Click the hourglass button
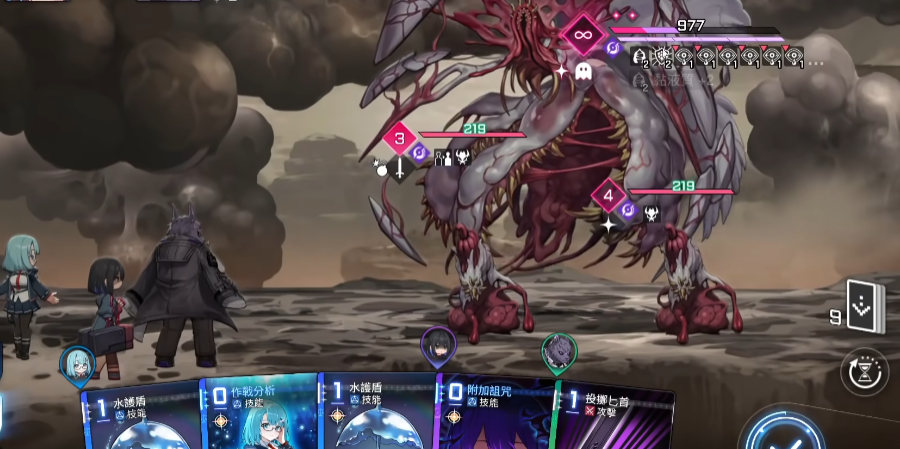The width and height of the screenshot is (900, 449). 865,372
